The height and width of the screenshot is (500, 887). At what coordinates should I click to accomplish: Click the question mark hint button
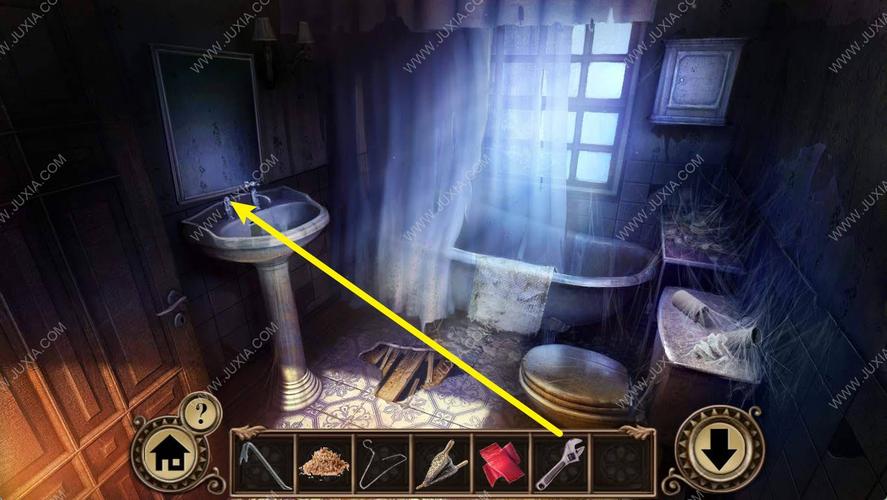point(199,410)
